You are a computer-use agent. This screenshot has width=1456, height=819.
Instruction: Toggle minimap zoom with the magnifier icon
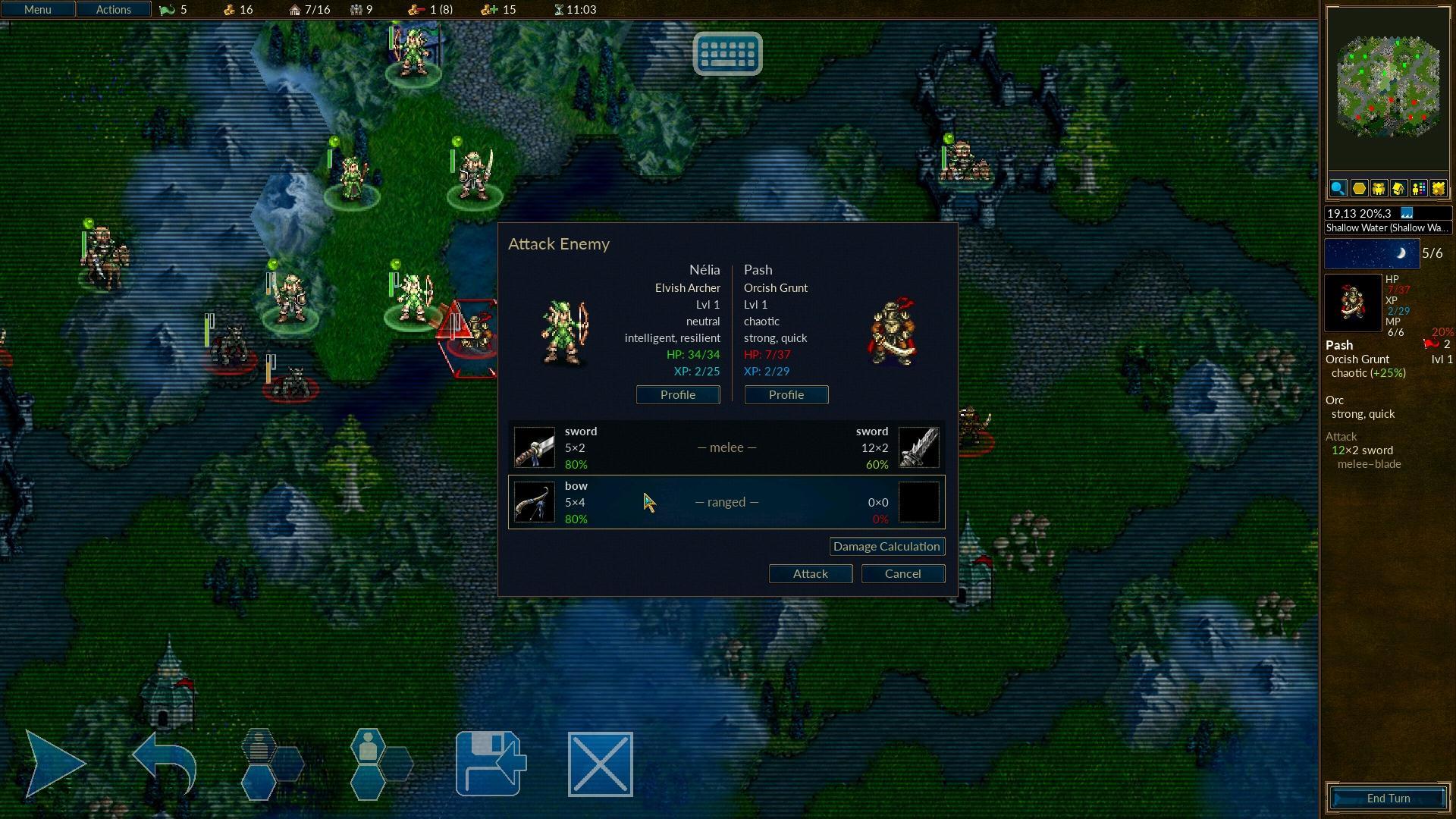tap(1338, 189)
